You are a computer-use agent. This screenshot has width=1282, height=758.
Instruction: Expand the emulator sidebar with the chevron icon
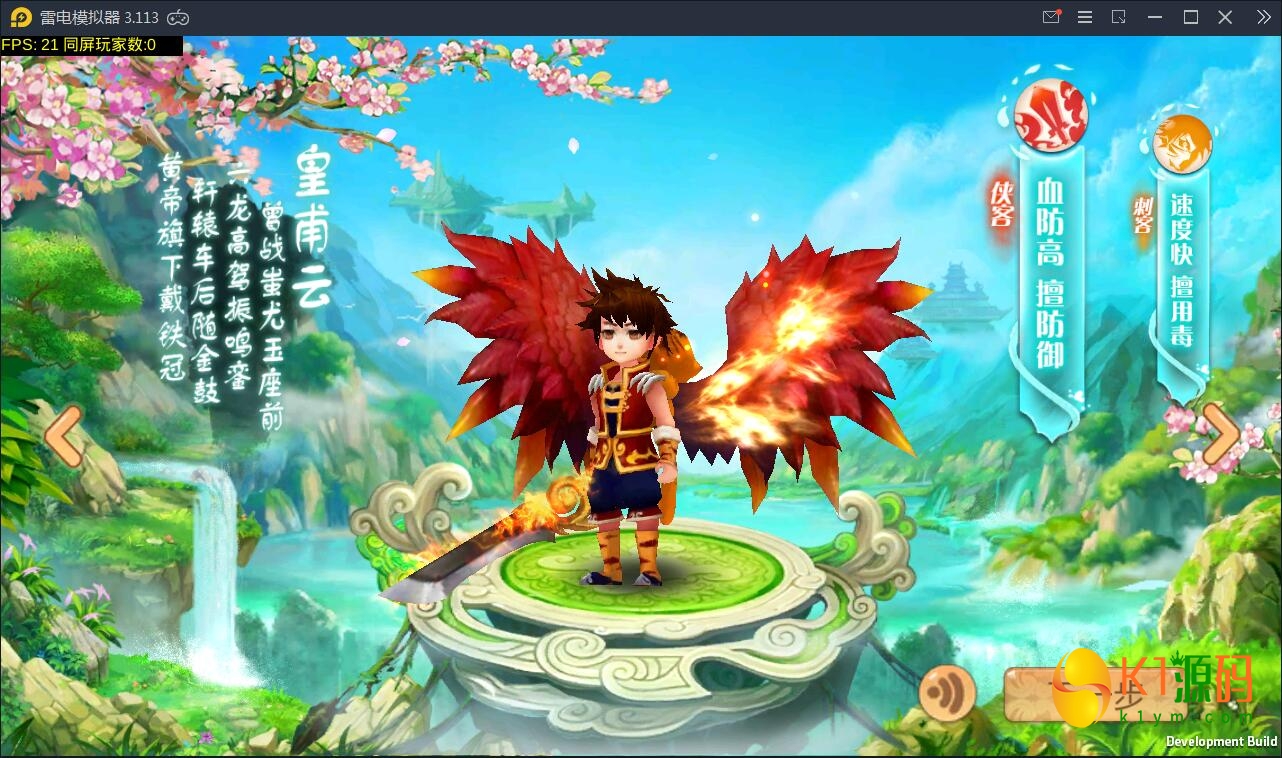click(x=1262, y=17)
